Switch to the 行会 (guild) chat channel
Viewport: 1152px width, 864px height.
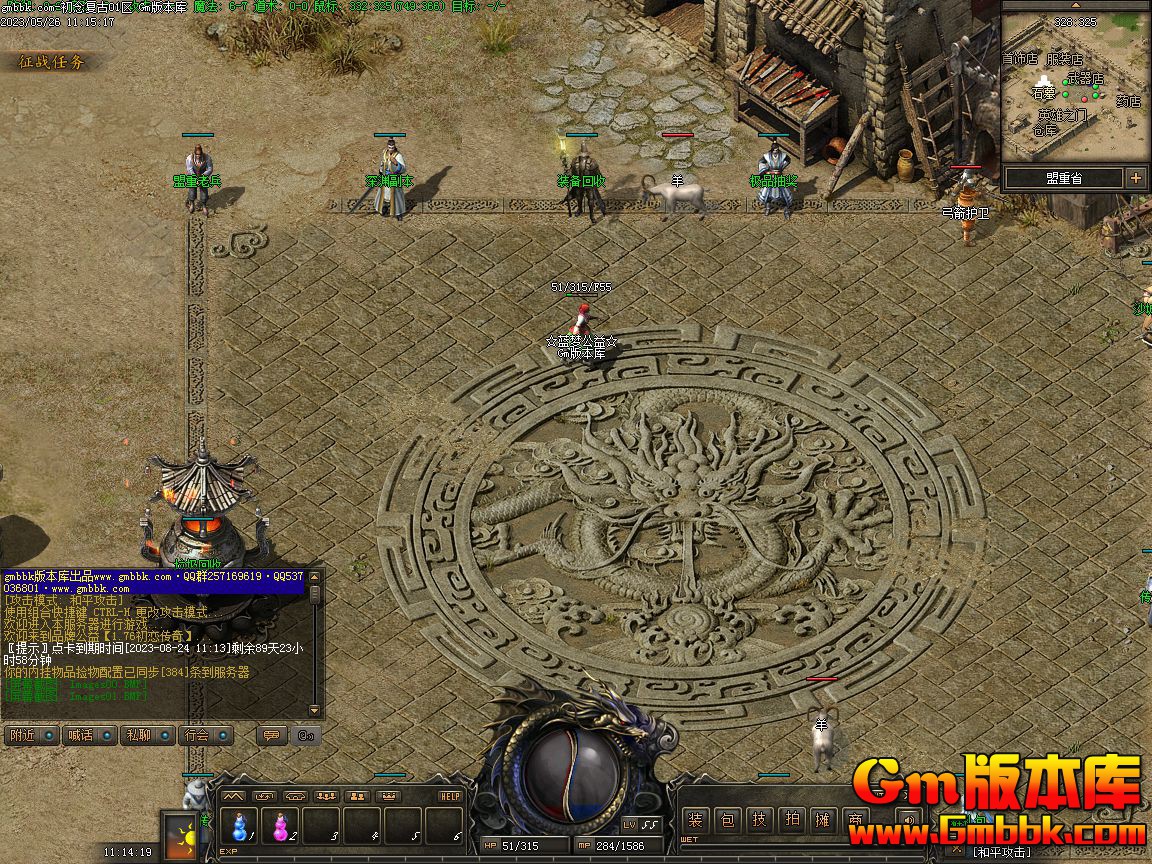point(197,735)
